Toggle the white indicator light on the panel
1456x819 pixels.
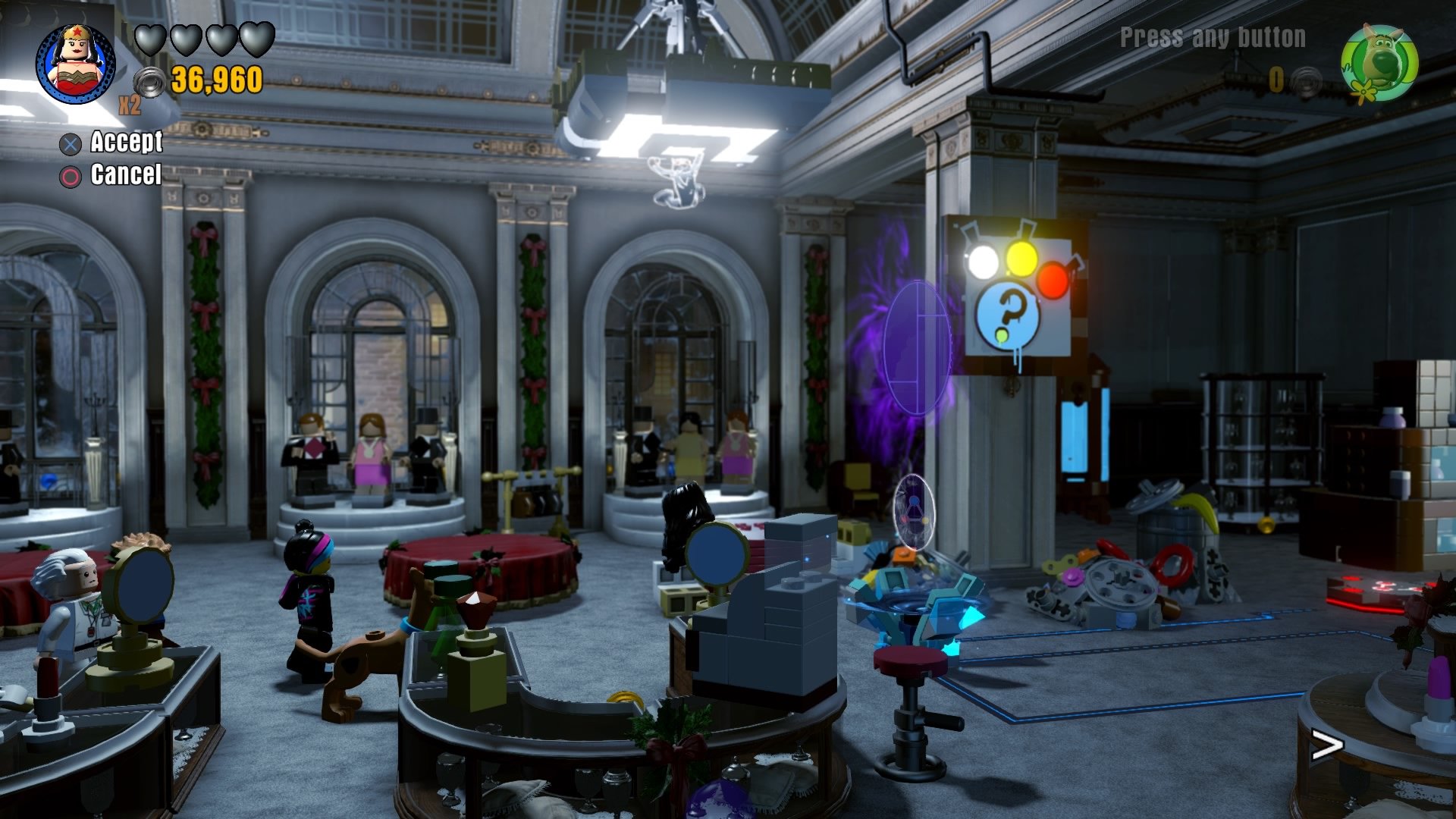(982, 260)
